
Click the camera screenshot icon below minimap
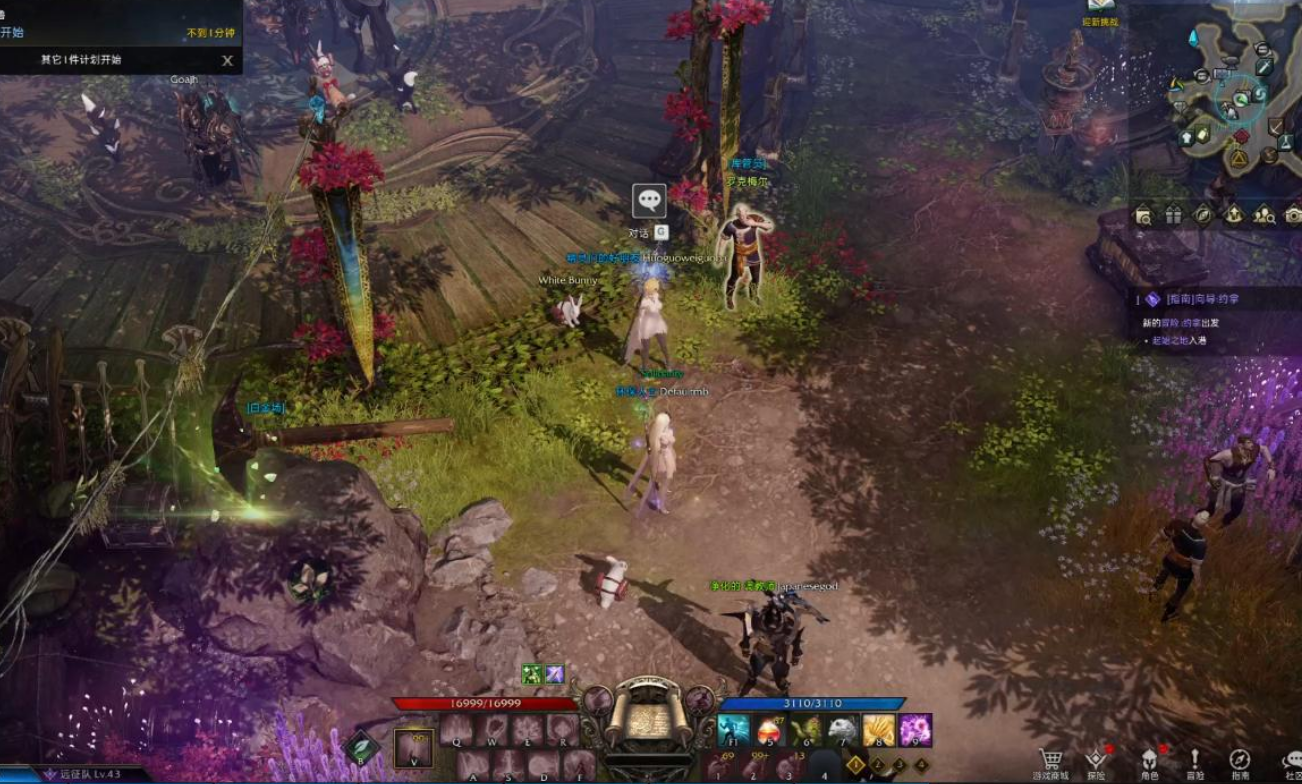pyautogui.click(x=1293, y=215)
